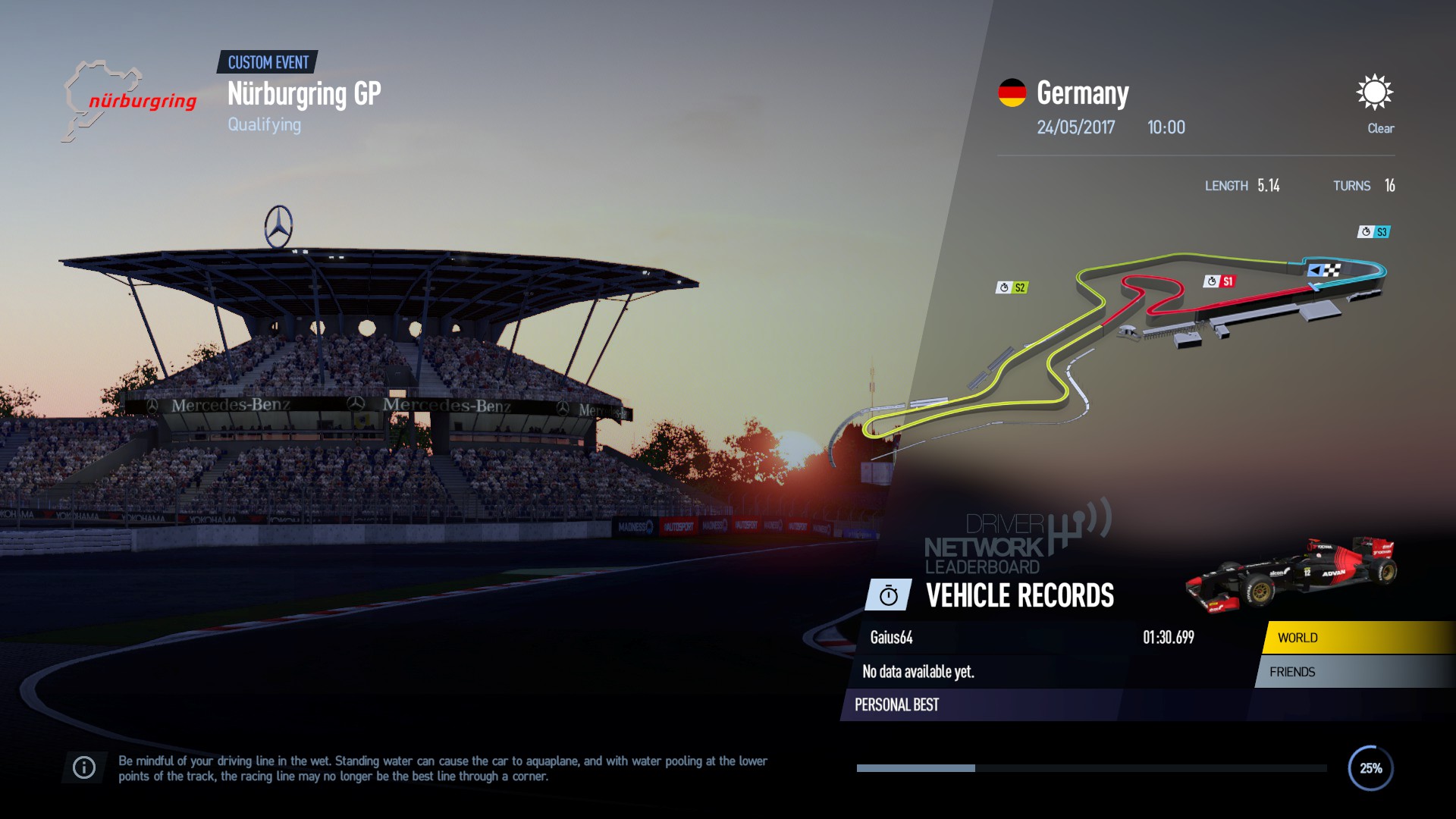This screenshot has height=819, width=1456.
Task: Open the PERSONAL BEST section
Action: click(x=896, y=705)
